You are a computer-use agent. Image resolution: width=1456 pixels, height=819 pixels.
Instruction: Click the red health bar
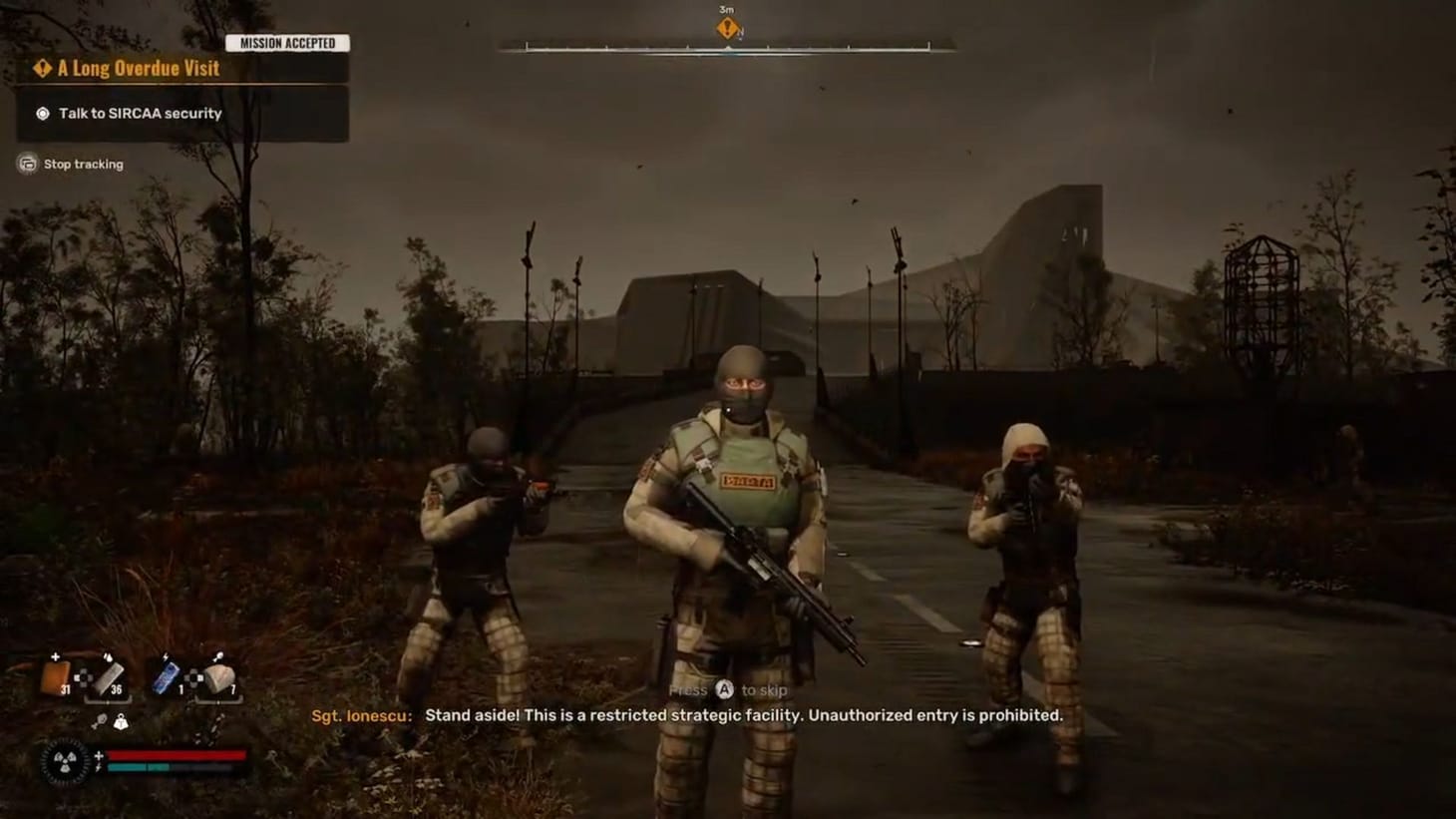click(x=174, y=755)
